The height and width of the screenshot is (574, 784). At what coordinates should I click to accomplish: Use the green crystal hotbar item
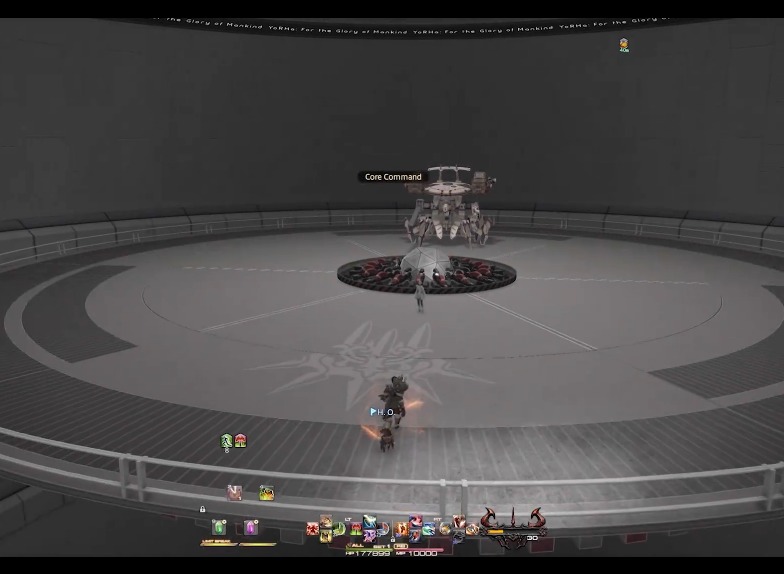coord(219,528)
